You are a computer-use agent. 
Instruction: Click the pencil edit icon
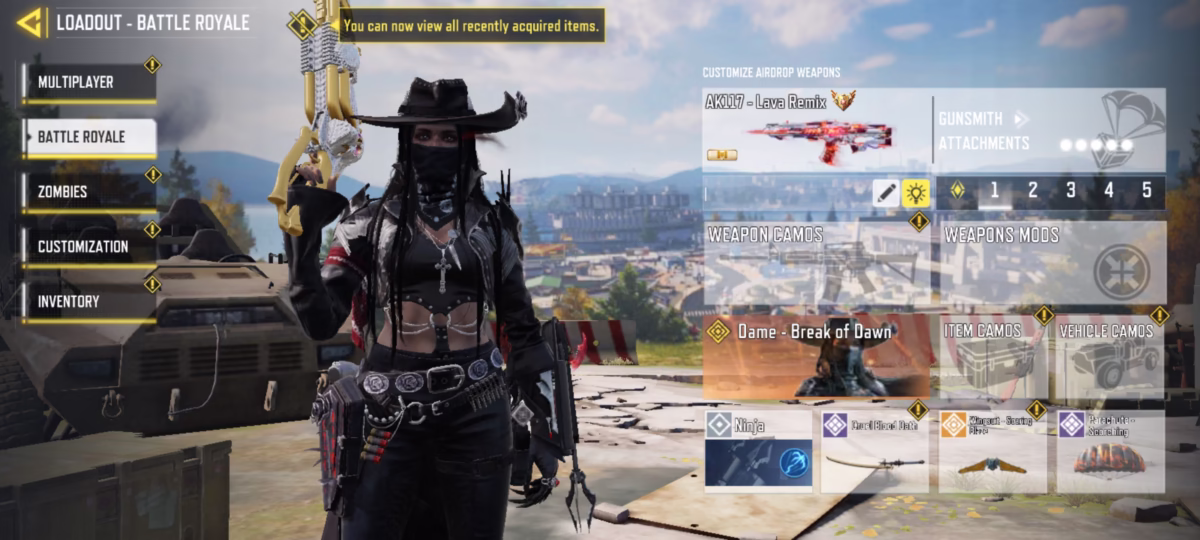[x=885, y=193]
